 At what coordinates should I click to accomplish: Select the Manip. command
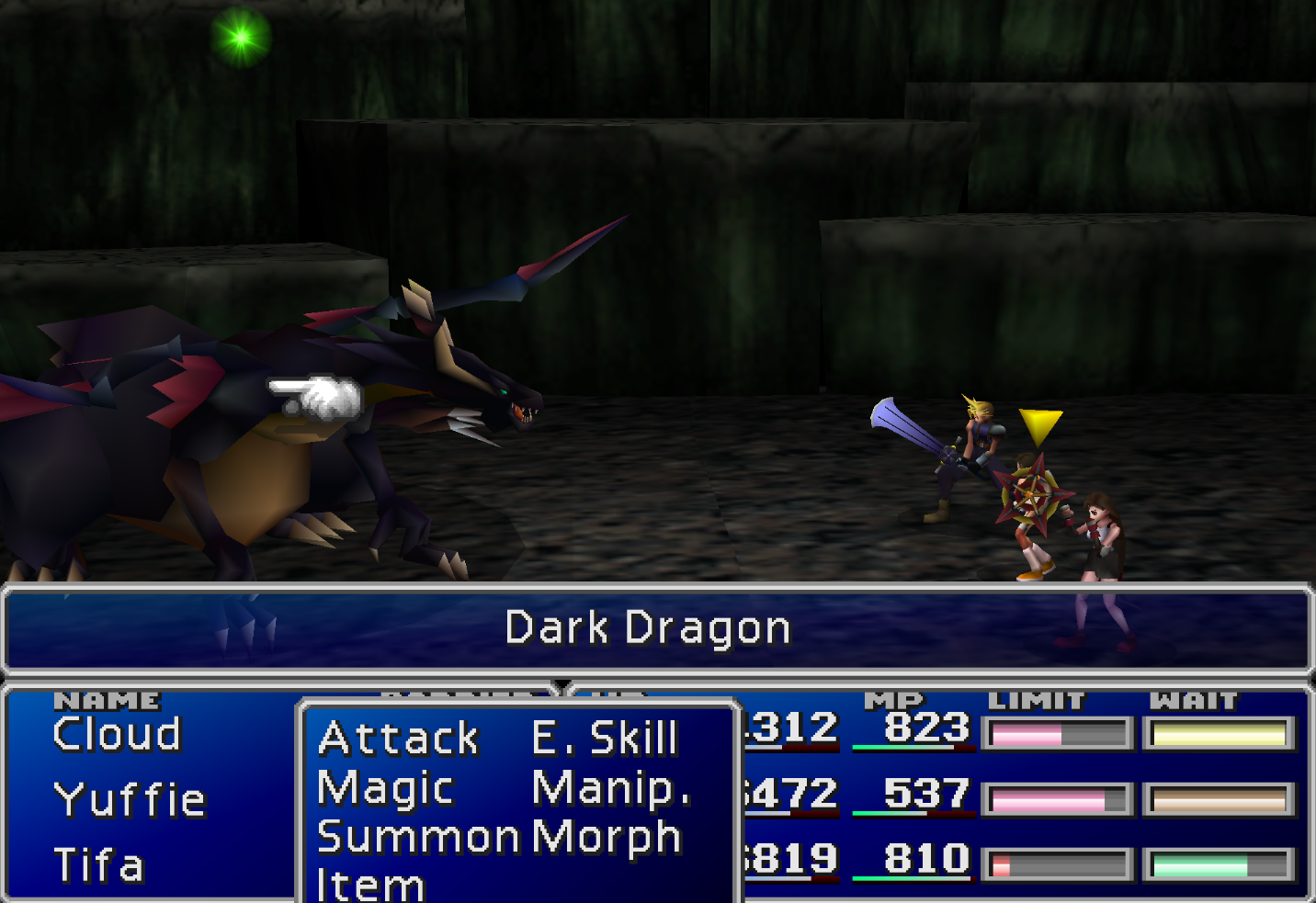coord(611,787)
